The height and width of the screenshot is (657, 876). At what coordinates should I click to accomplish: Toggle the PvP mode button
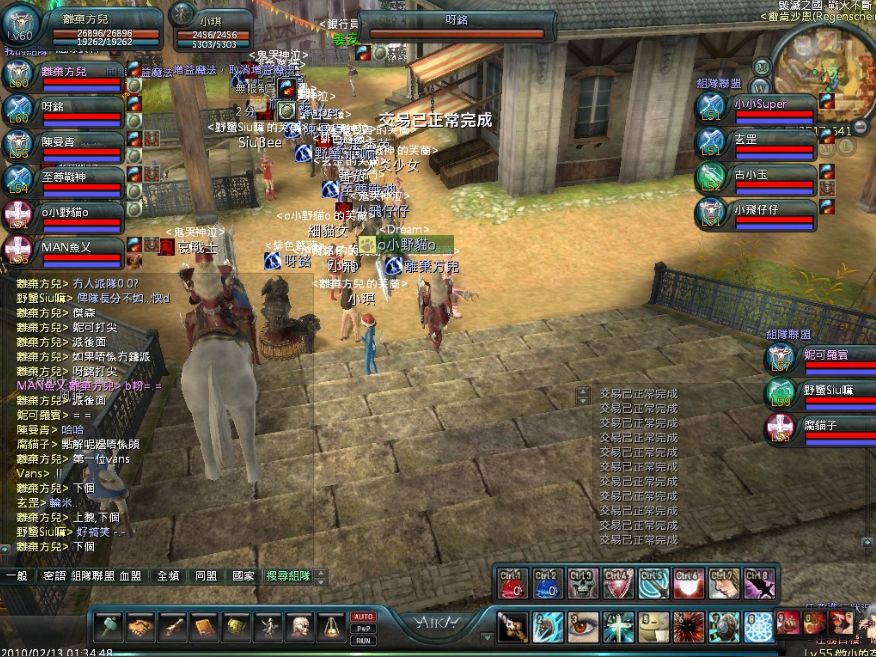tap(363, 628)
